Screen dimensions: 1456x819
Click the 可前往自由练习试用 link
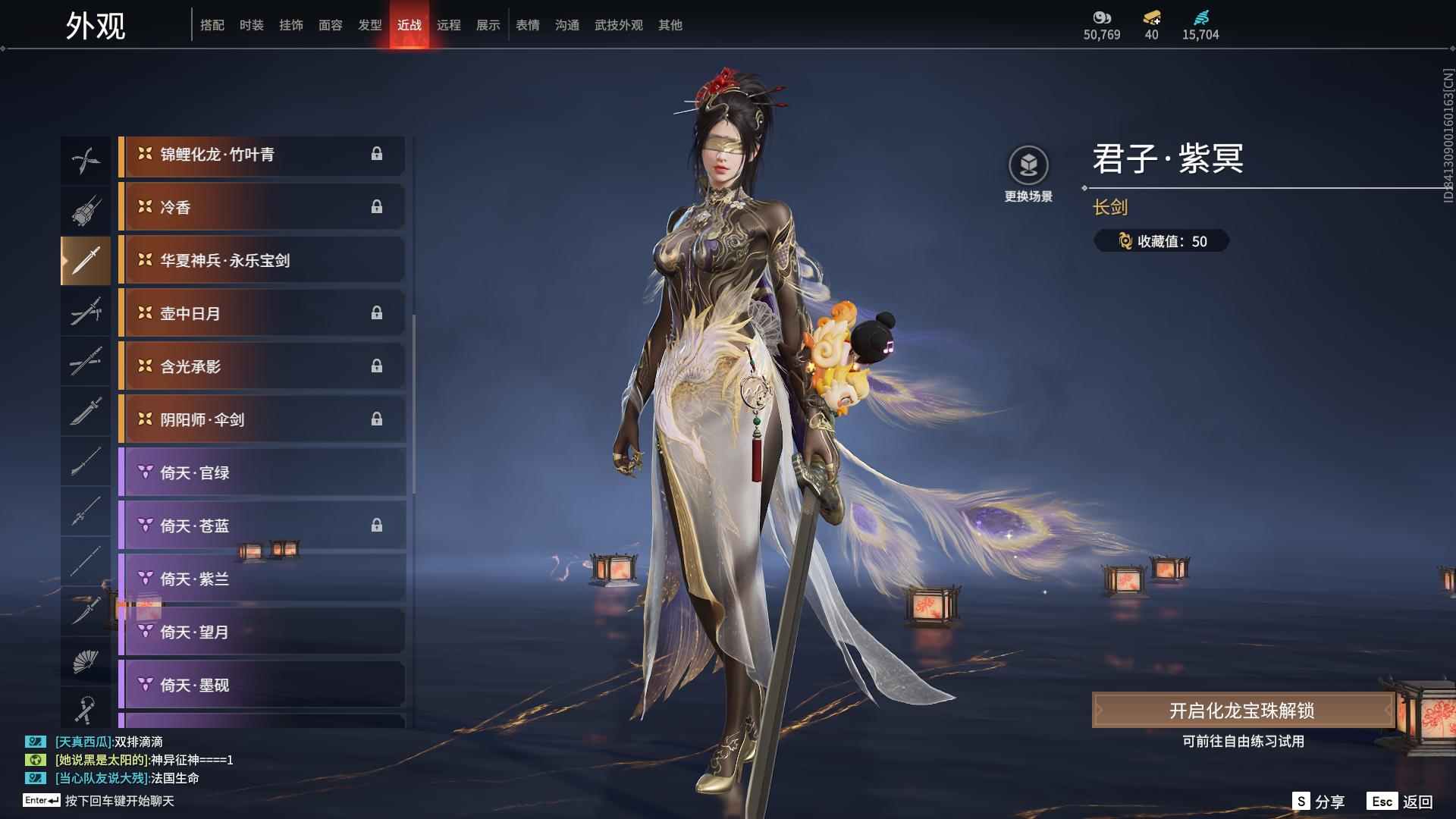pyautogui.click(x=1244, y=742)
